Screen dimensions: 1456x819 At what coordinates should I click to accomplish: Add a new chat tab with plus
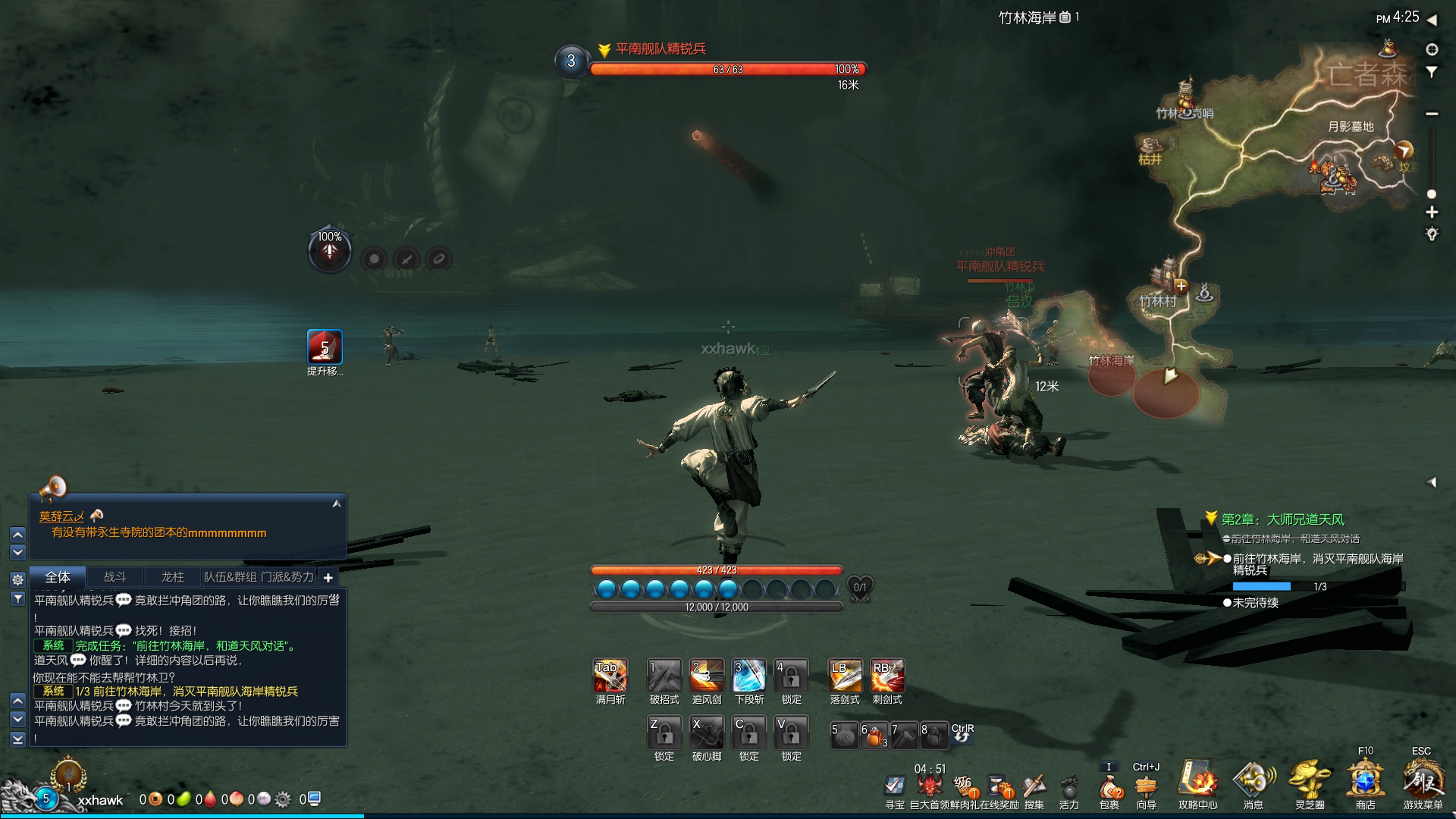pyautogui.click(x=328, y=578)
